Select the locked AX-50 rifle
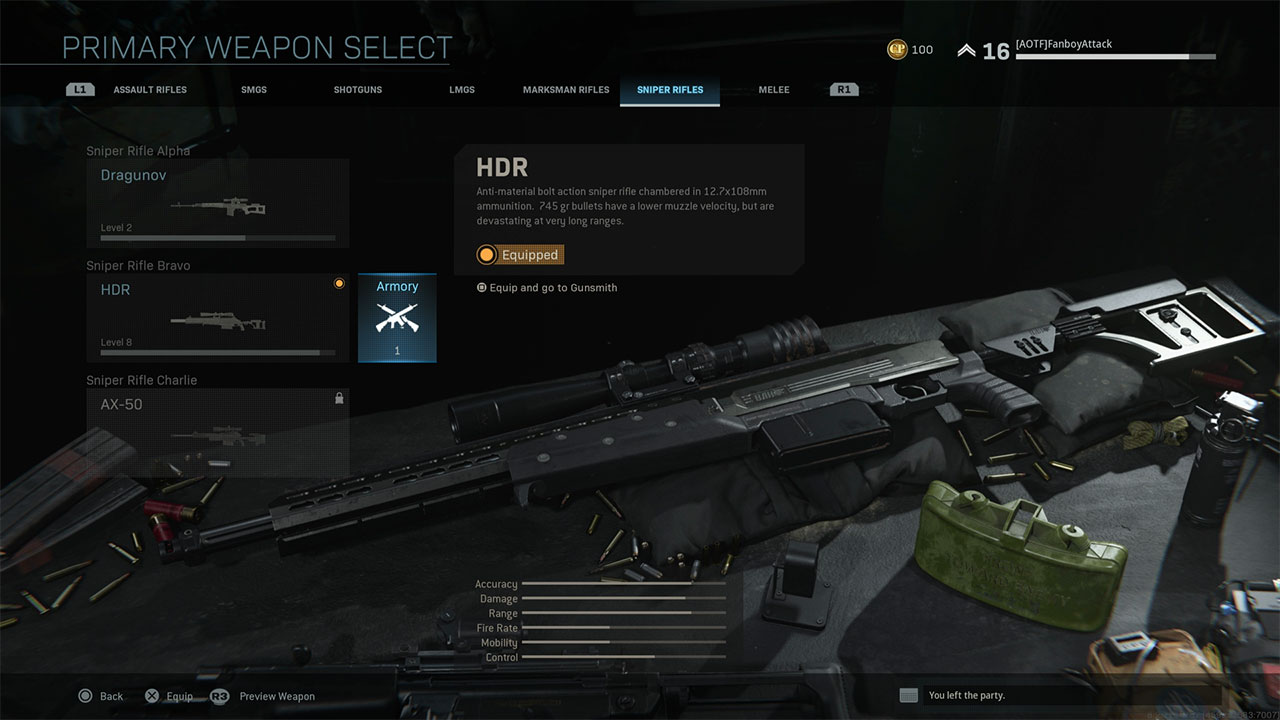Image resolution: width=1280 pixels, height=720 pixels. (218, 432)
